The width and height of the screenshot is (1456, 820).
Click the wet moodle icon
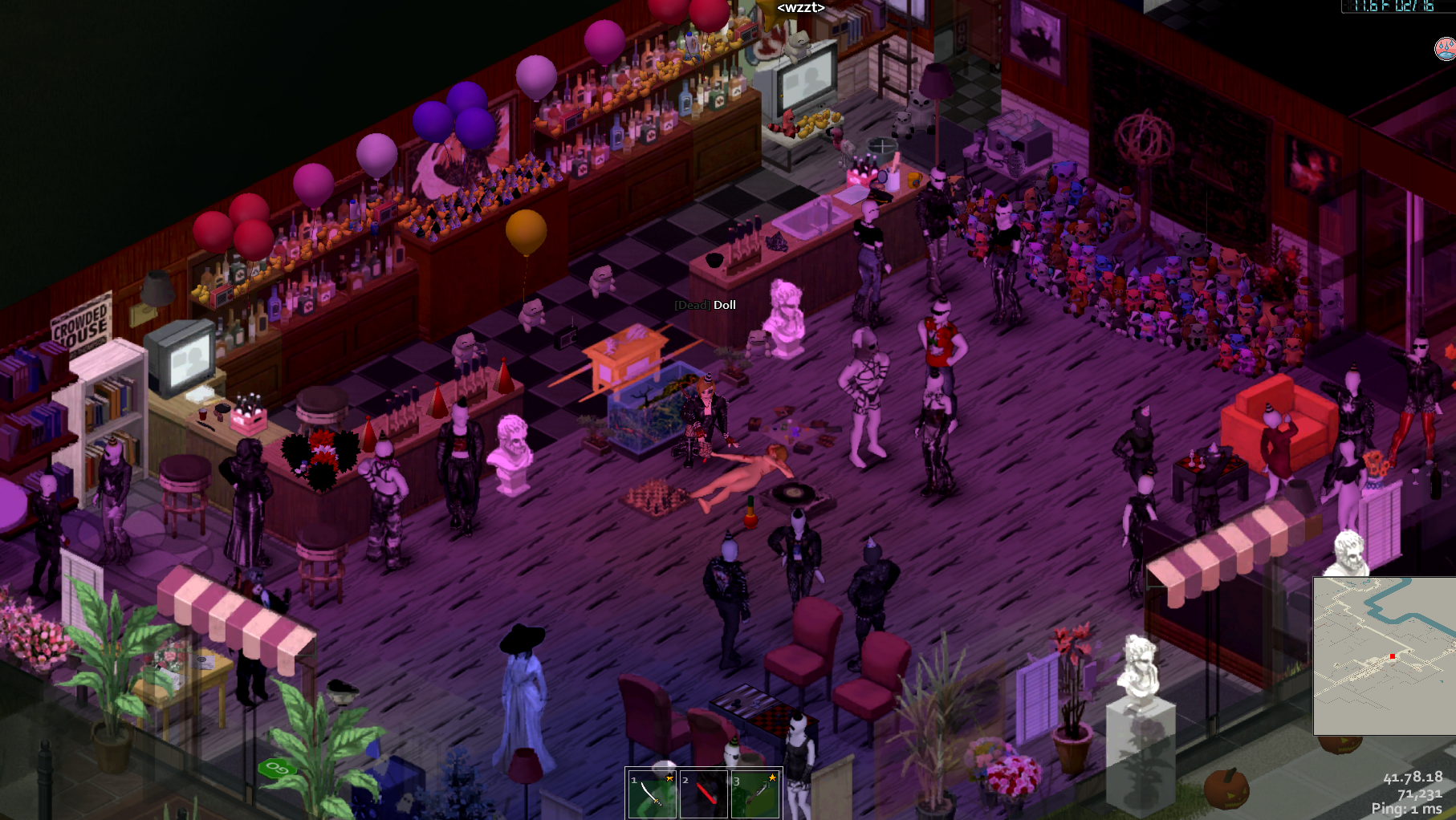point(1445,49)
